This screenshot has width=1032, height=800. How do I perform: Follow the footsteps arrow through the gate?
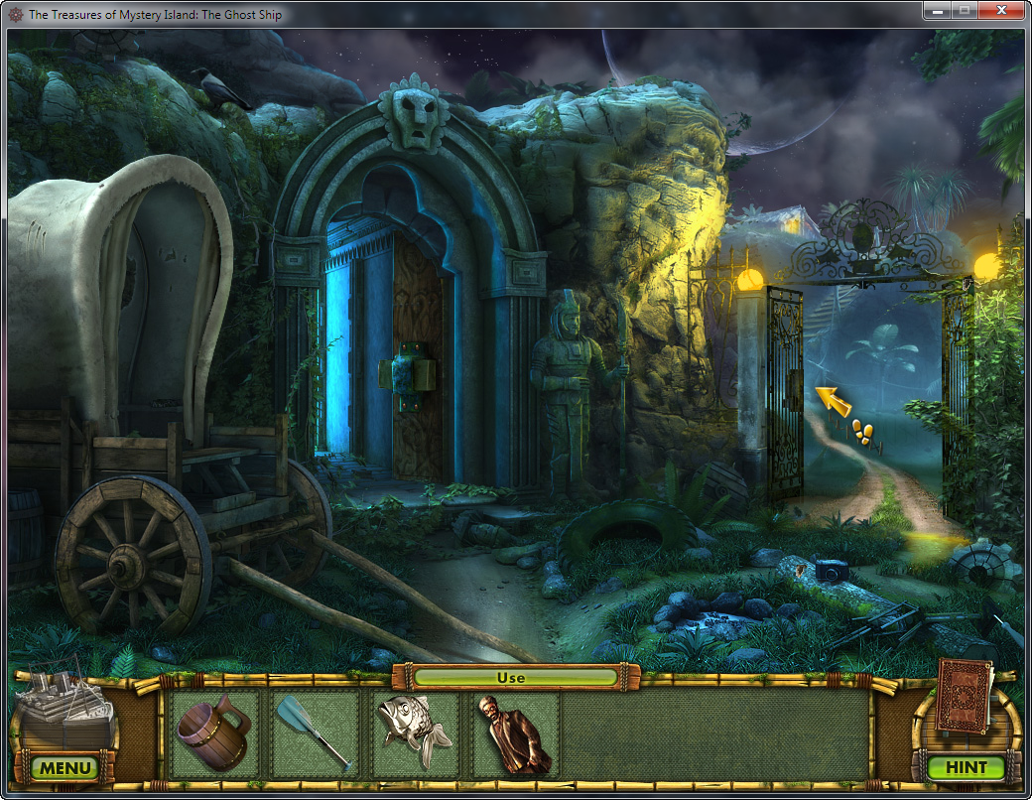[834, 402]
